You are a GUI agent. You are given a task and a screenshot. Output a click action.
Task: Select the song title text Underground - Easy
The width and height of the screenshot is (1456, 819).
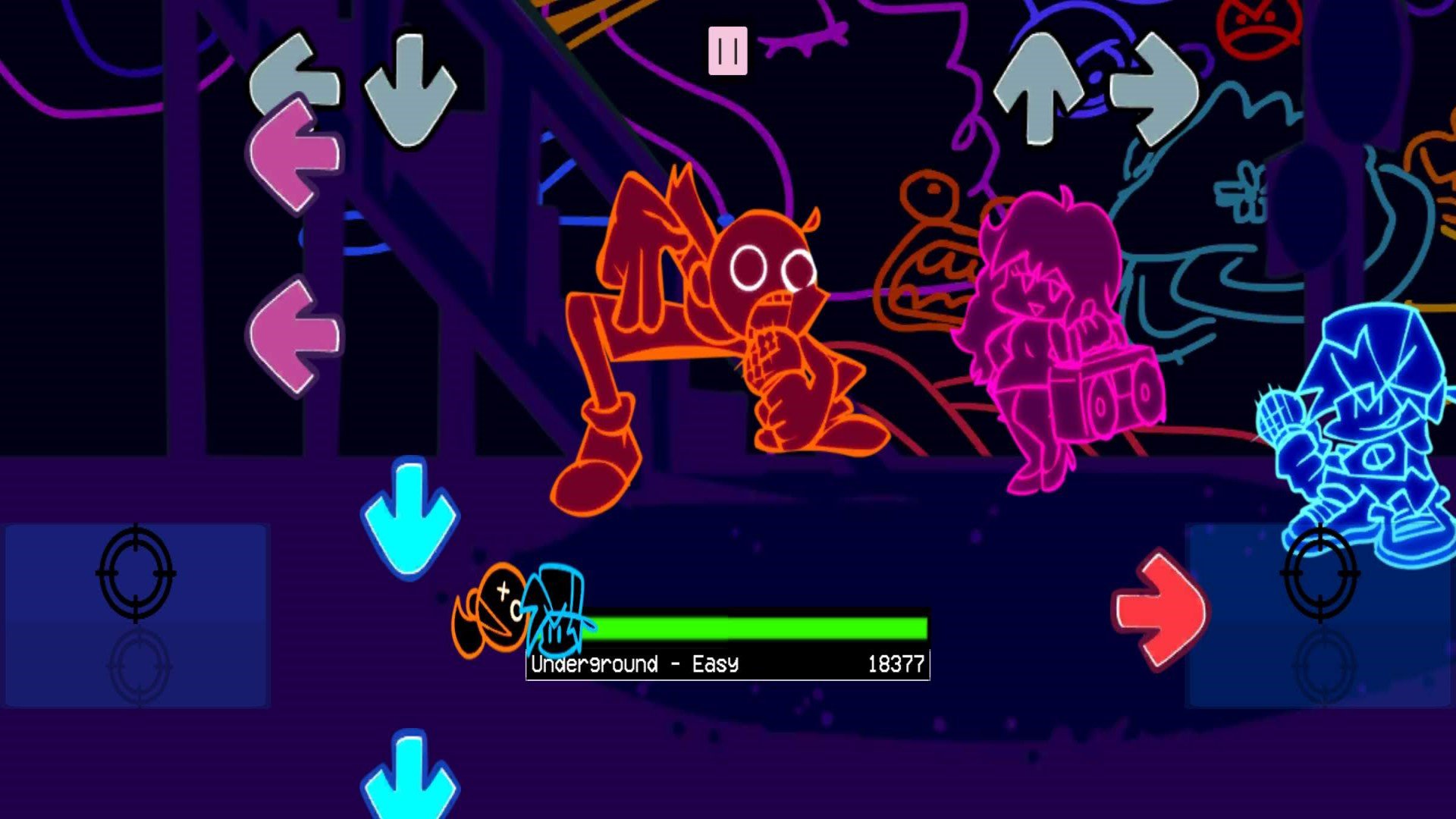coord(633,664)
